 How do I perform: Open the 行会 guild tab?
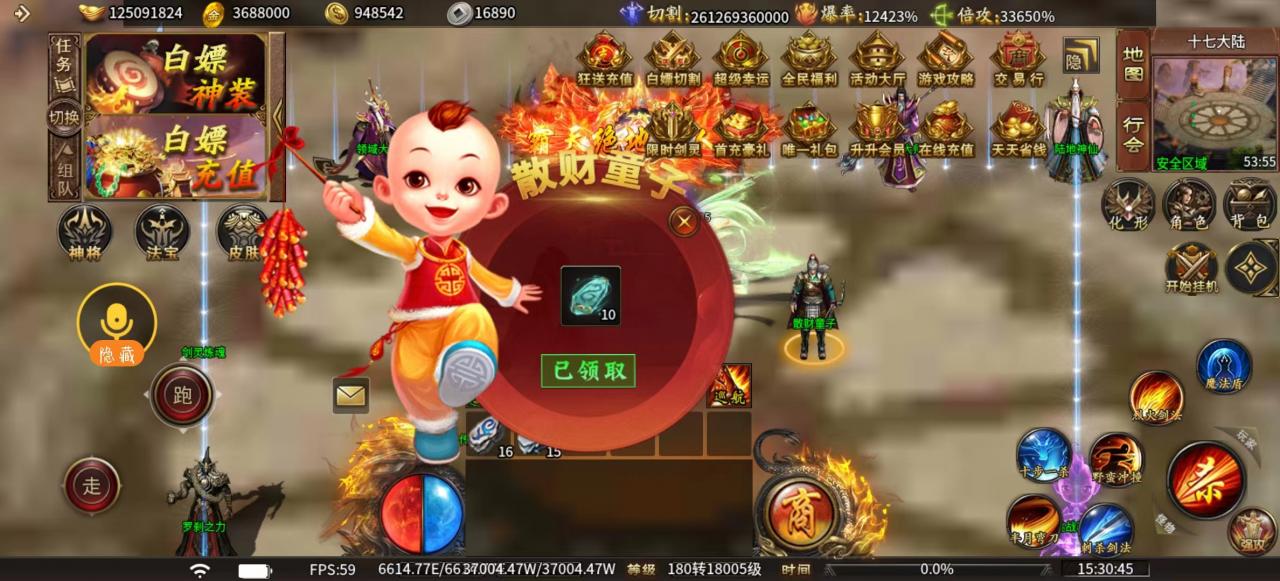pyautogui.click(x=1133, y=134)
